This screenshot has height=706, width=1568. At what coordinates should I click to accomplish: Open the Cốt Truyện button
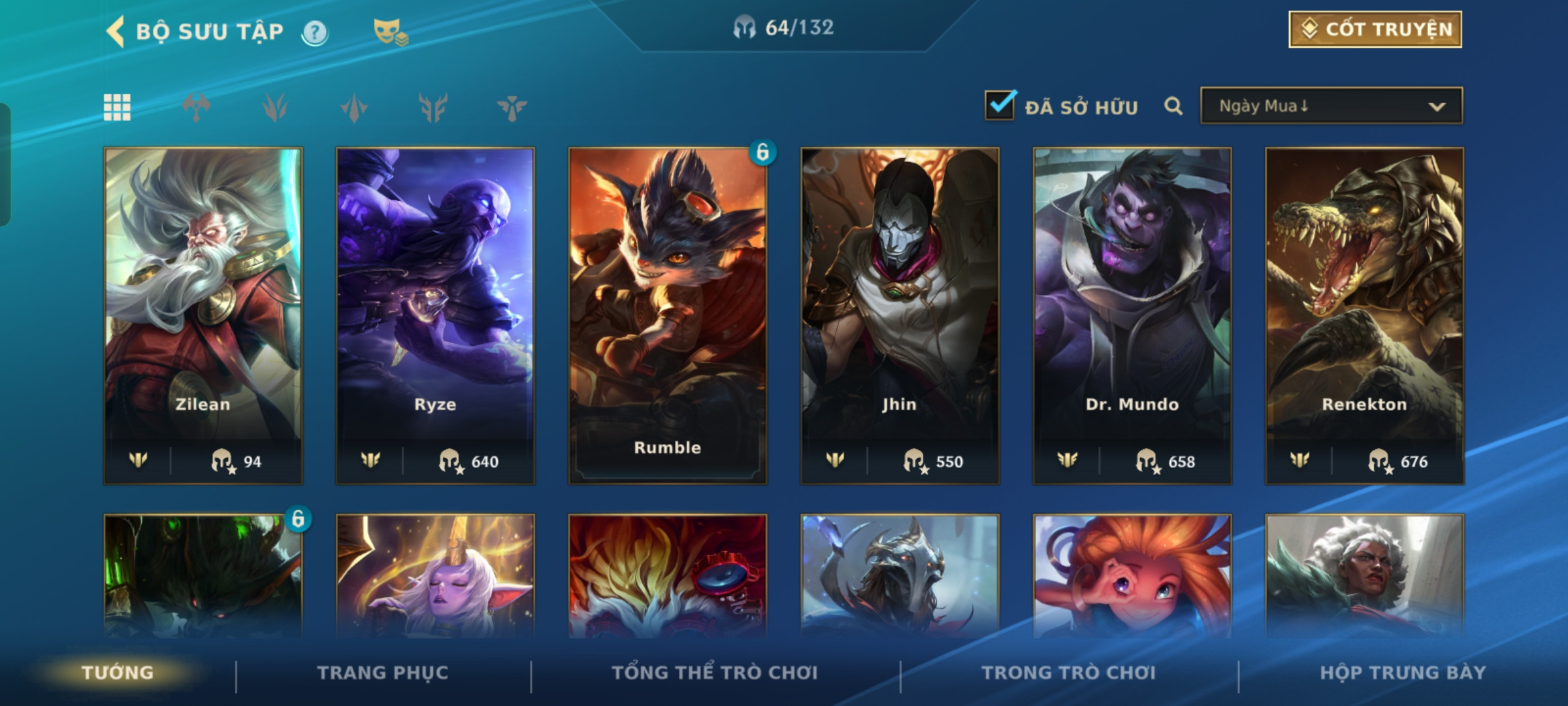(1375, 29)
